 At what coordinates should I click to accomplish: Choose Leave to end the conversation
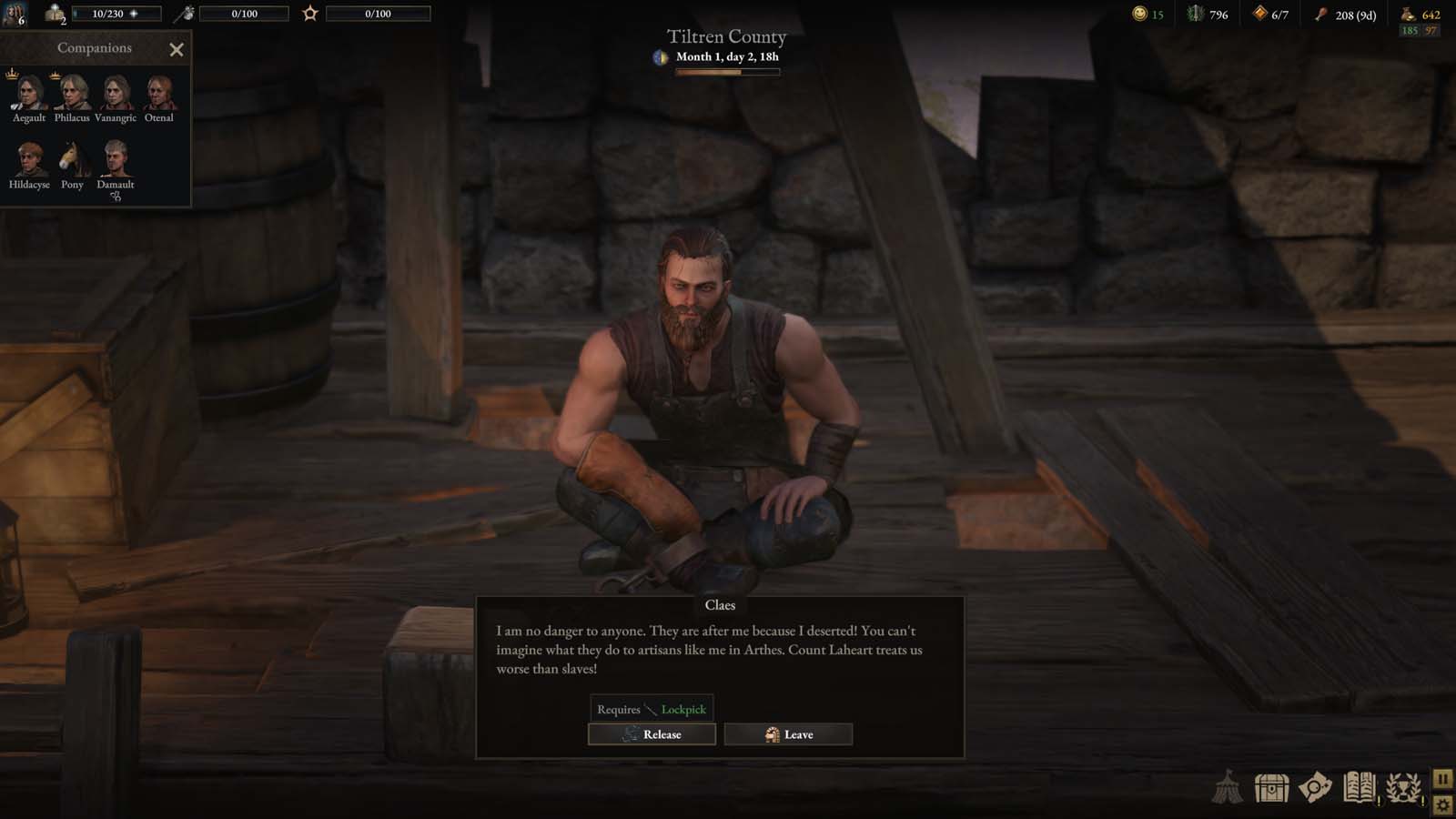[788, 733]
